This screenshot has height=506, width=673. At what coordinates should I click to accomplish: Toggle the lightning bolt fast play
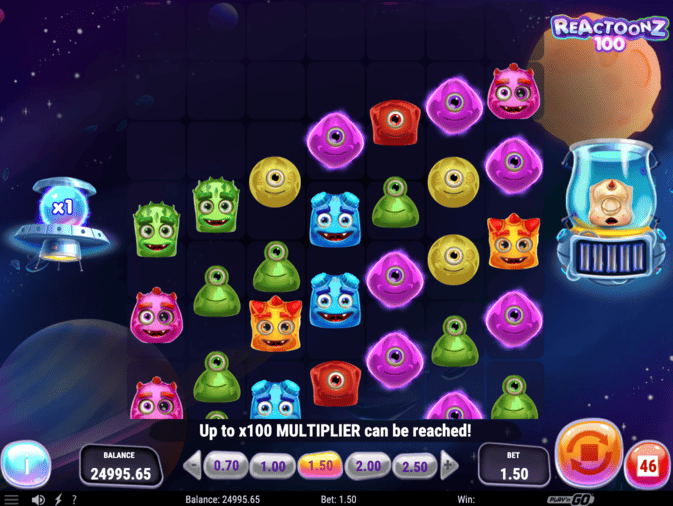[58, 499]
